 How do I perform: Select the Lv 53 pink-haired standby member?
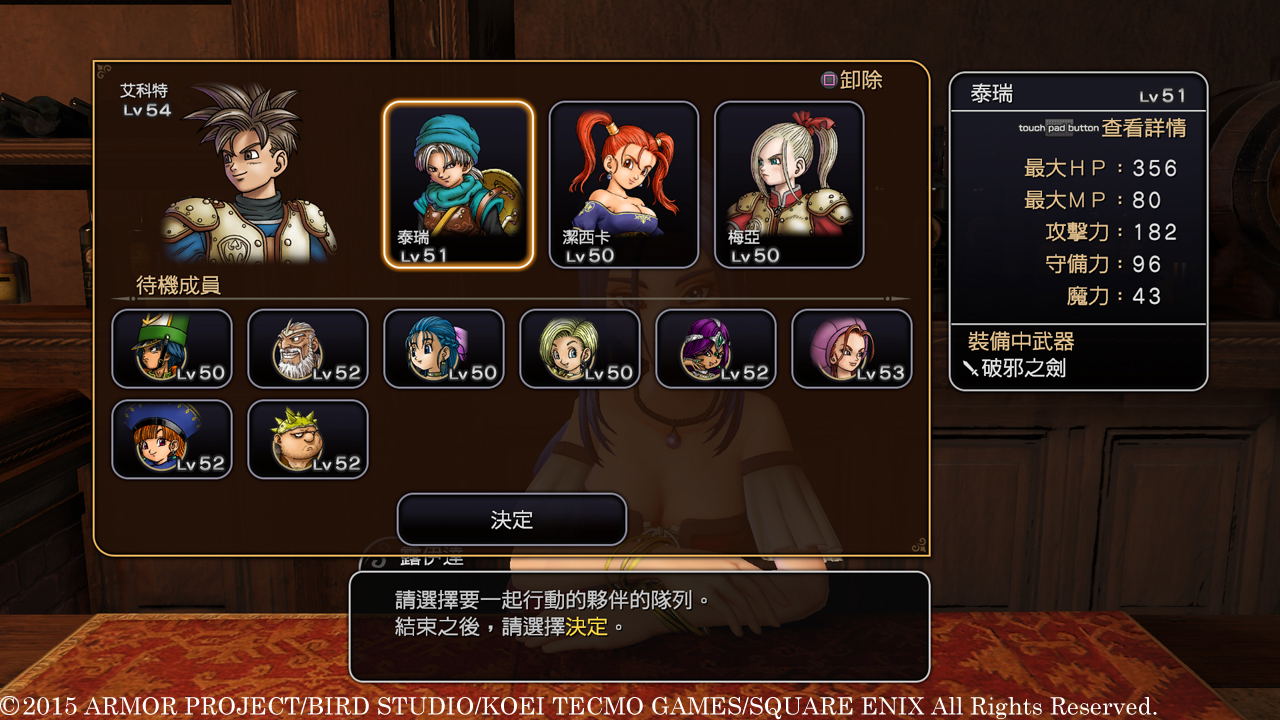(x=852, y=349)
